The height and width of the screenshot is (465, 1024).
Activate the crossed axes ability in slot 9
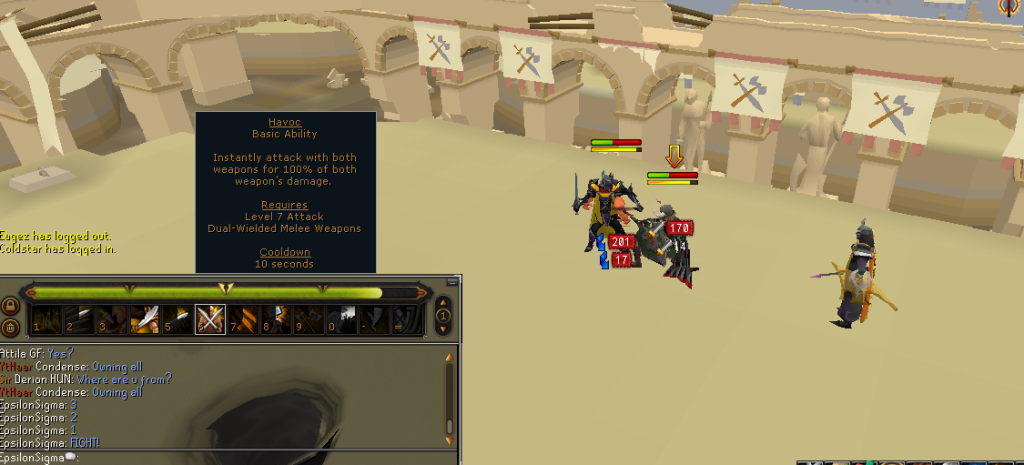pos(308,319)
